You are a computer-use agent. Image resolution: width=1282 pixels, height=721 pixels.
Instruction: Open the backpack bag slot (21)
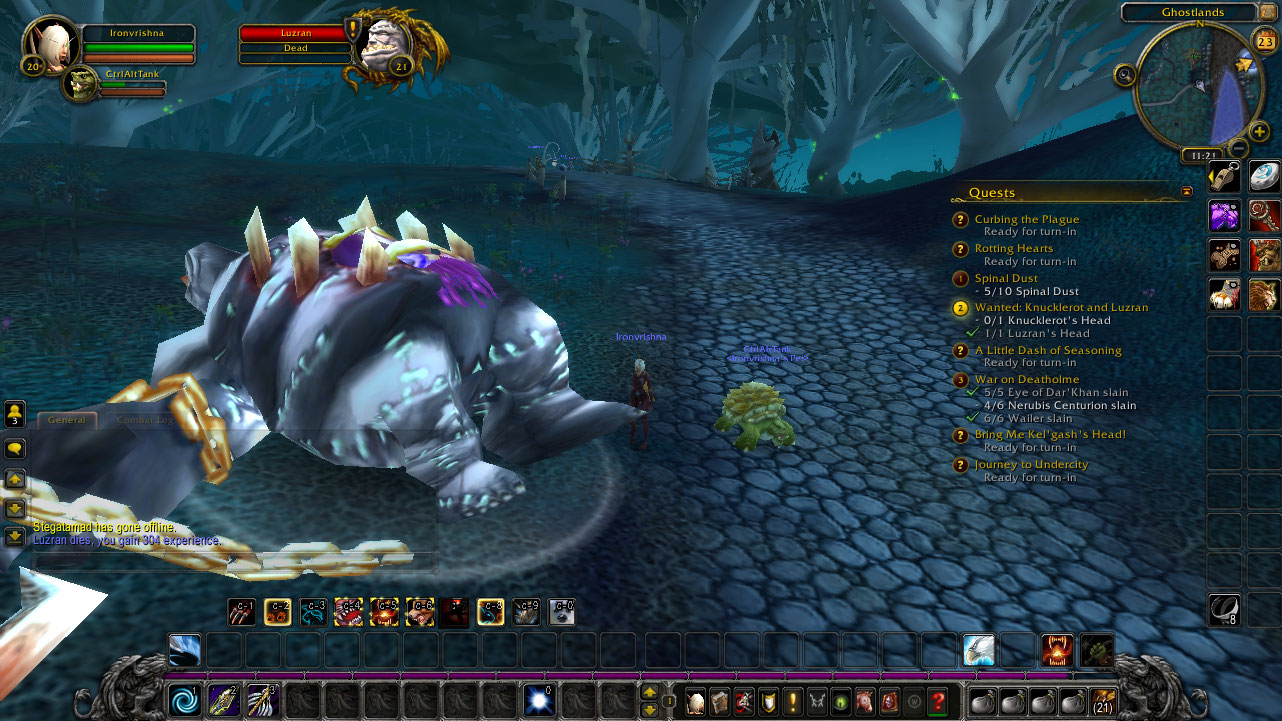1103,701
